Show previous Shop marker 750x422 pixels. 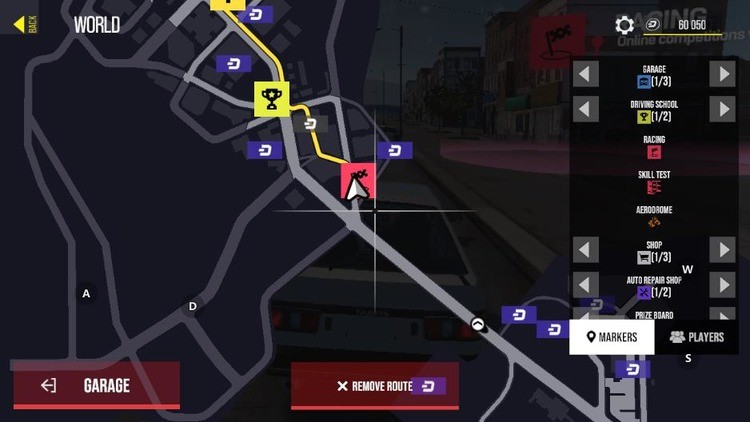pyautogui.click(x=586, y=250)
